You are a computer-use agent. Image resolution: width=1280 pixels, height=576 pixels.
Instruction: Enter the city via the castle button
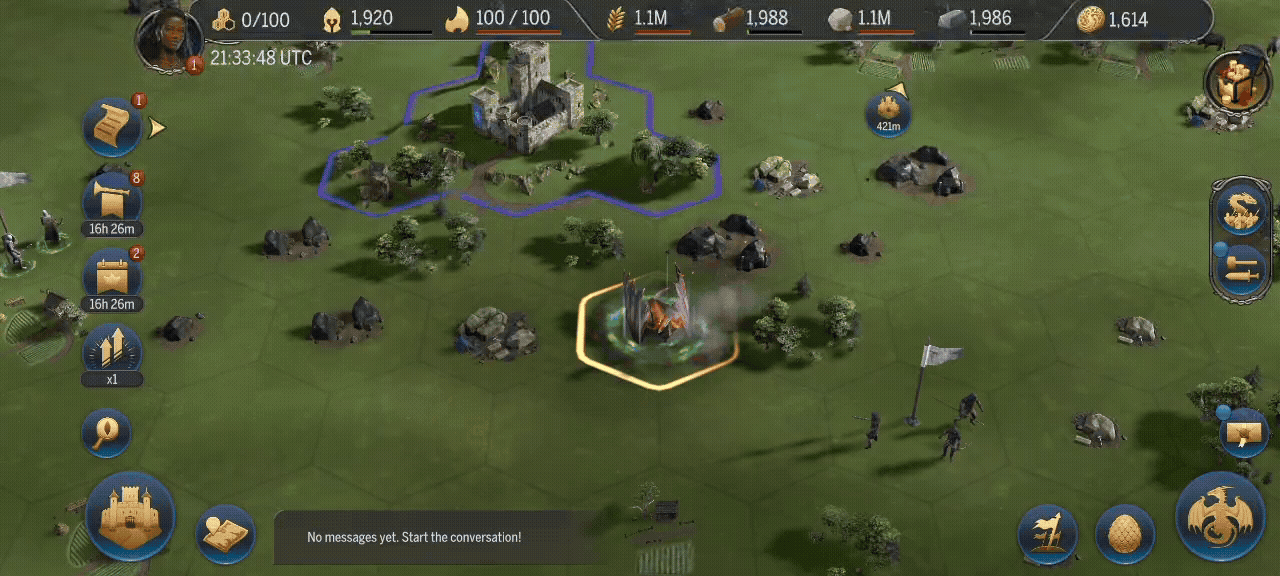(x=130, y=516)
